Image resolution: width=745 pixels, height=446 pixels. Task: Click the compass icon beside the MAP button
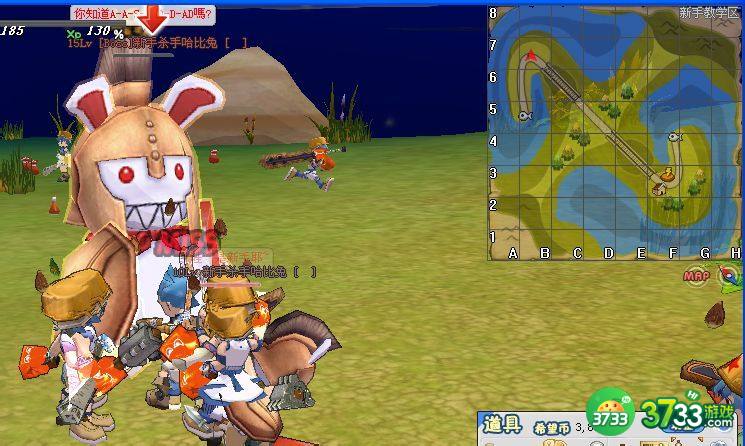pos(732,277)
